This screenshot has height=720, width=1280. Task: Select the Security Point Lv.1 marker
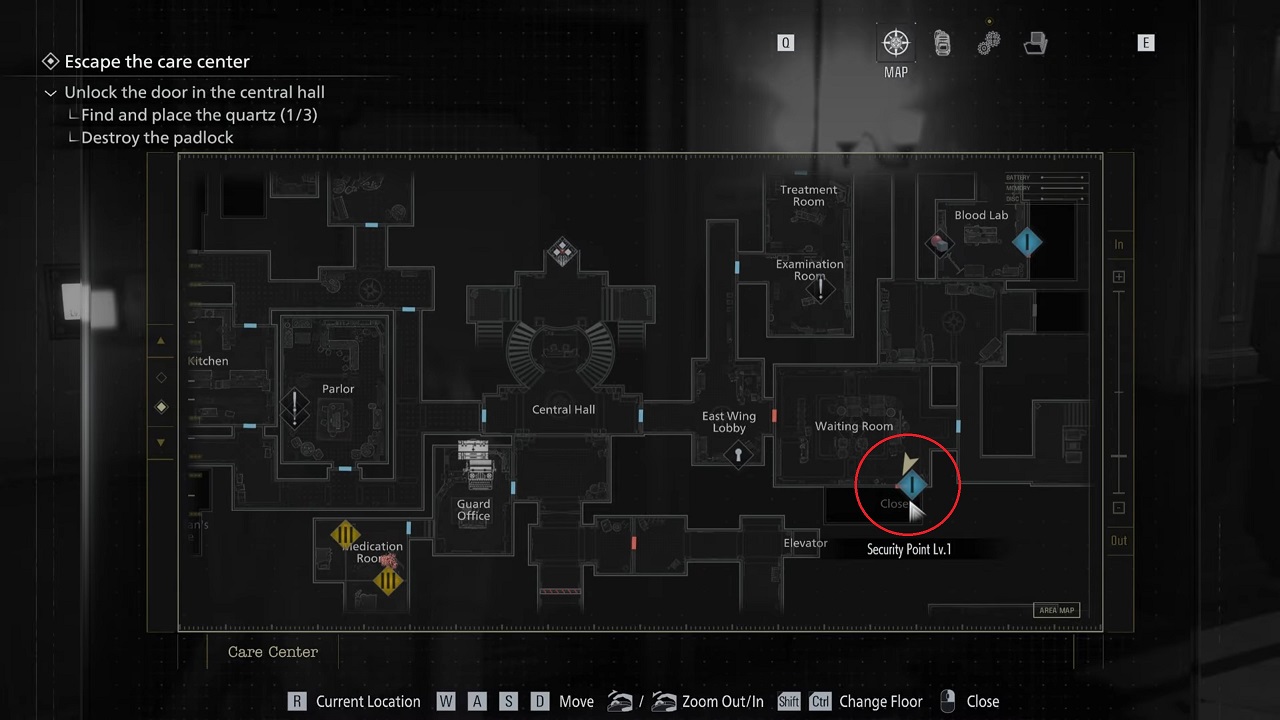[911, 484]
